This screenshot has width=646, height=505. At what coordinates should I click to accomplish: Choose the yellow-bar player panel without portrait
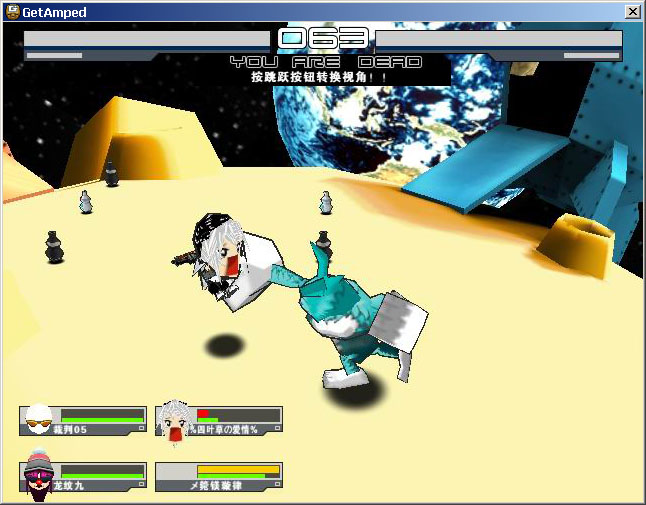click(220, 477)
